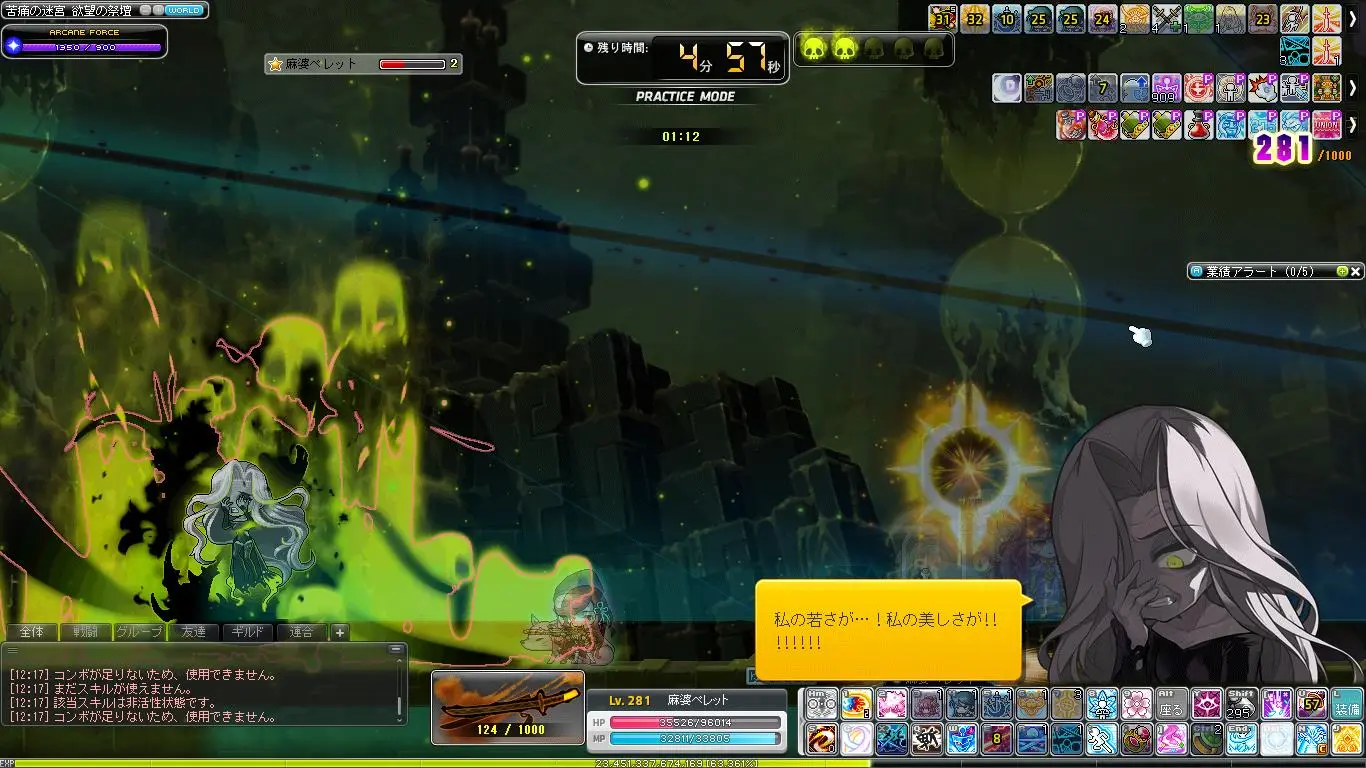Open the 連合 chat tab
This screenshot has width=1366, height=768.
(x=301, y=632)
